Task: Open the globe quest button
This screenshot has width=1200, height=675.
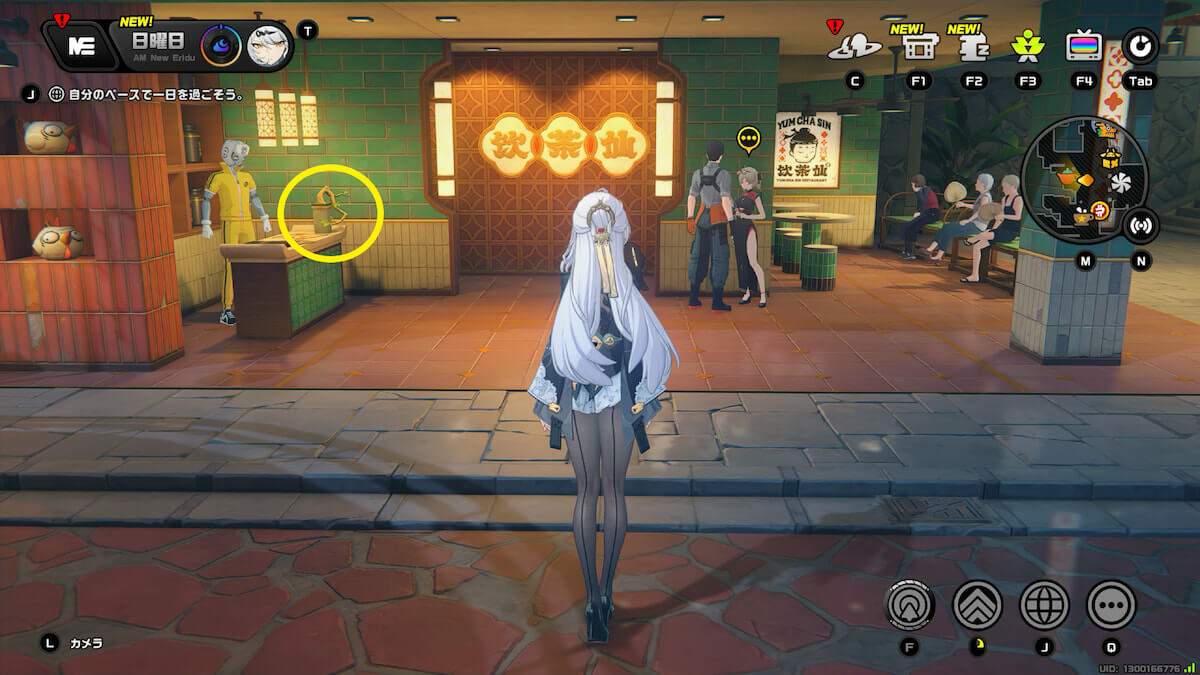Action: 1044,604
